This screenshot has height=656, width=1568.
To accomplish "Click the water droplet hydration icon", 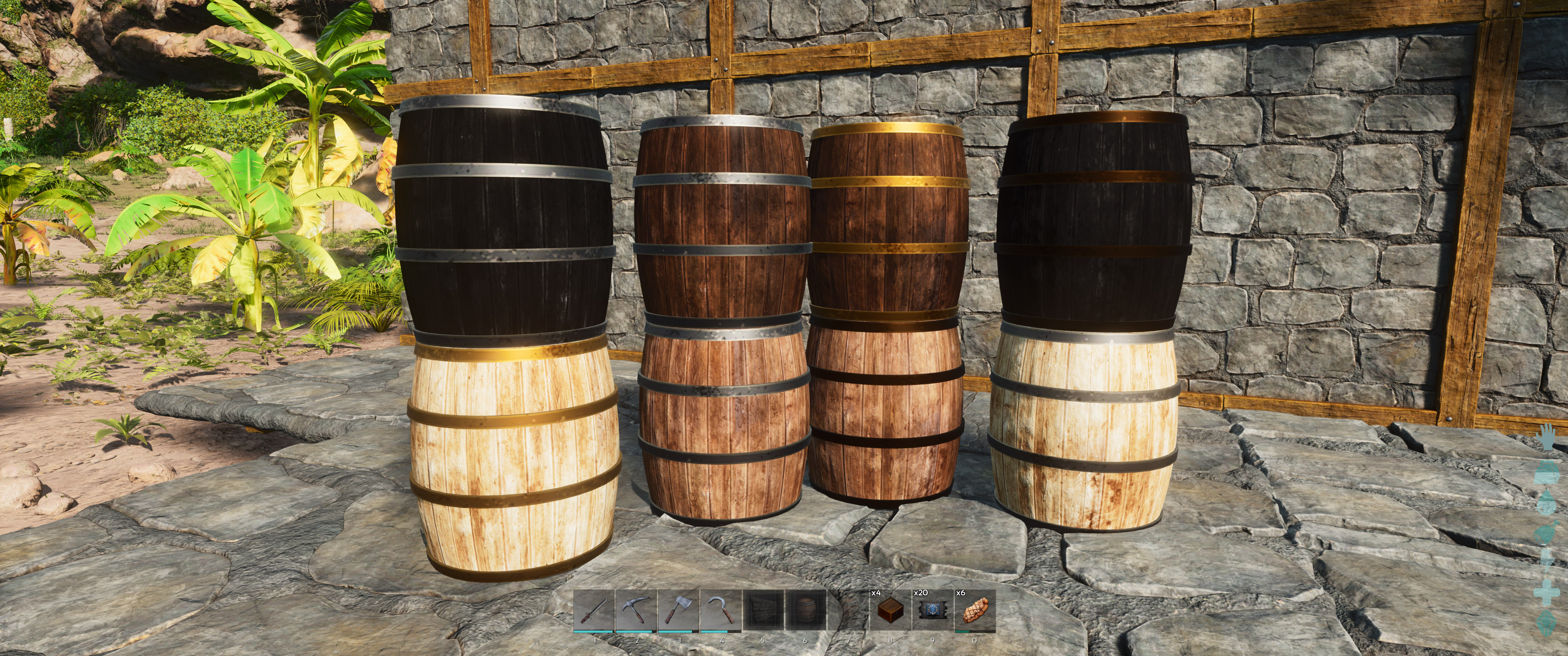I will pyautogui.click(x=1547, y=502).
